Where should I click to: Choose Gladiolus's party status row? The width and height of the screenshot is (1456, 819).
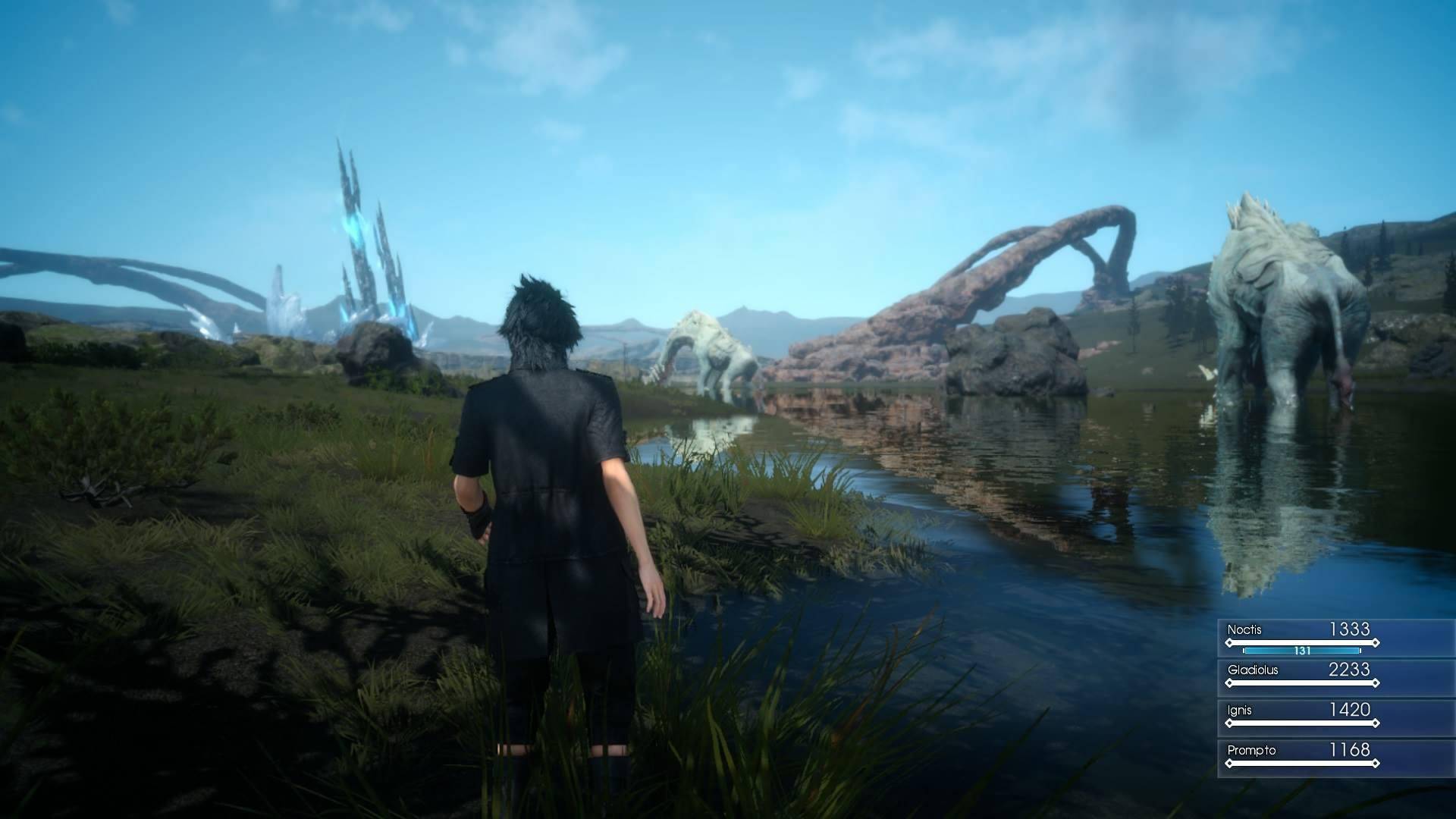[x=1301, y=676]
